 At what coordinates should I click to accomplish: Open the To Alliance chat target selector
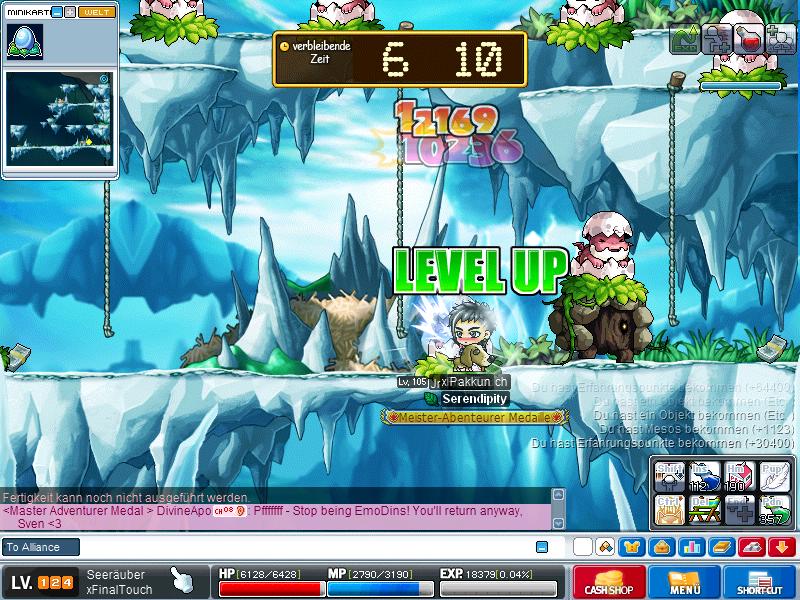[x=40, y=547]
